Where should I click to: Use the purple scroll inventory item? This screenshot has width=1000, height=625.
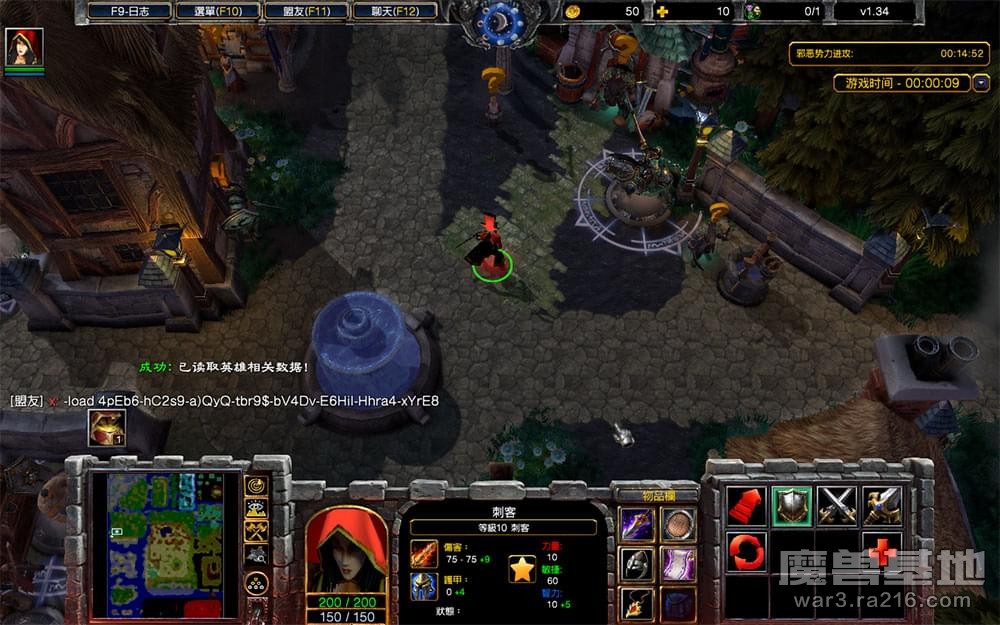point(677,563)
